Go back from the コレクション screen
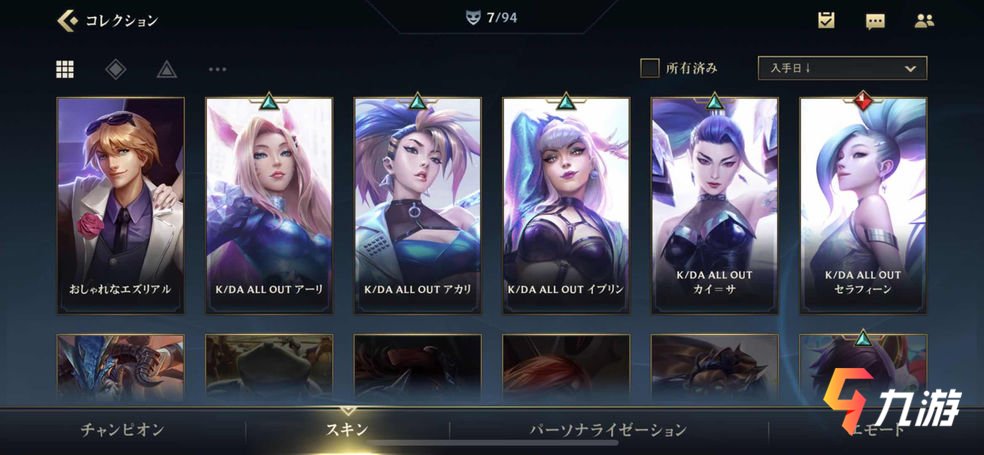 click(68, 20)
